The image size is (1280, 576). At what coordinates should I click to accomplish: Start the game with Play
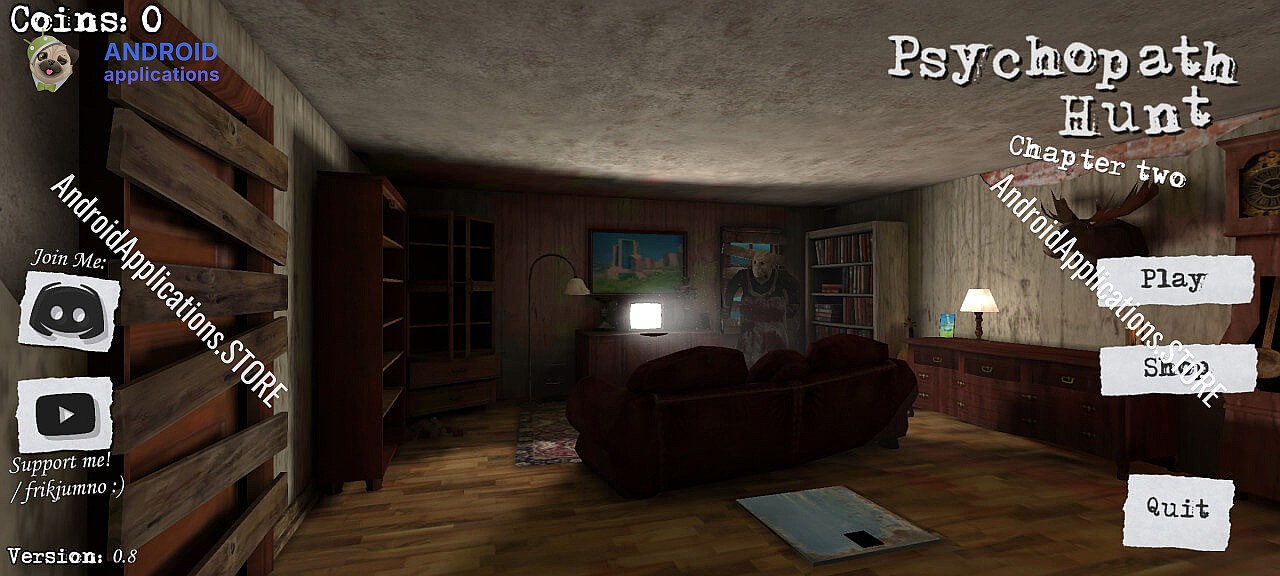1175,280
